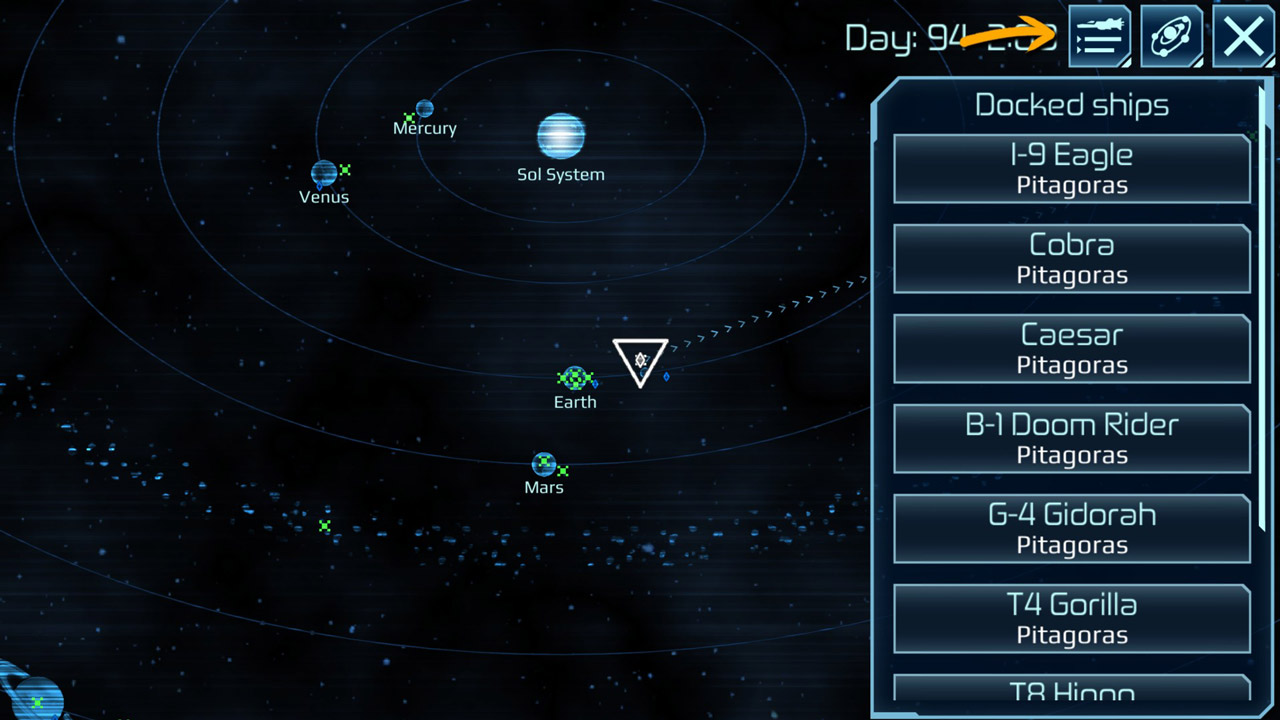Select the I-9 Eagle docked ship
1280x720 pixels.
[1071, 169]
